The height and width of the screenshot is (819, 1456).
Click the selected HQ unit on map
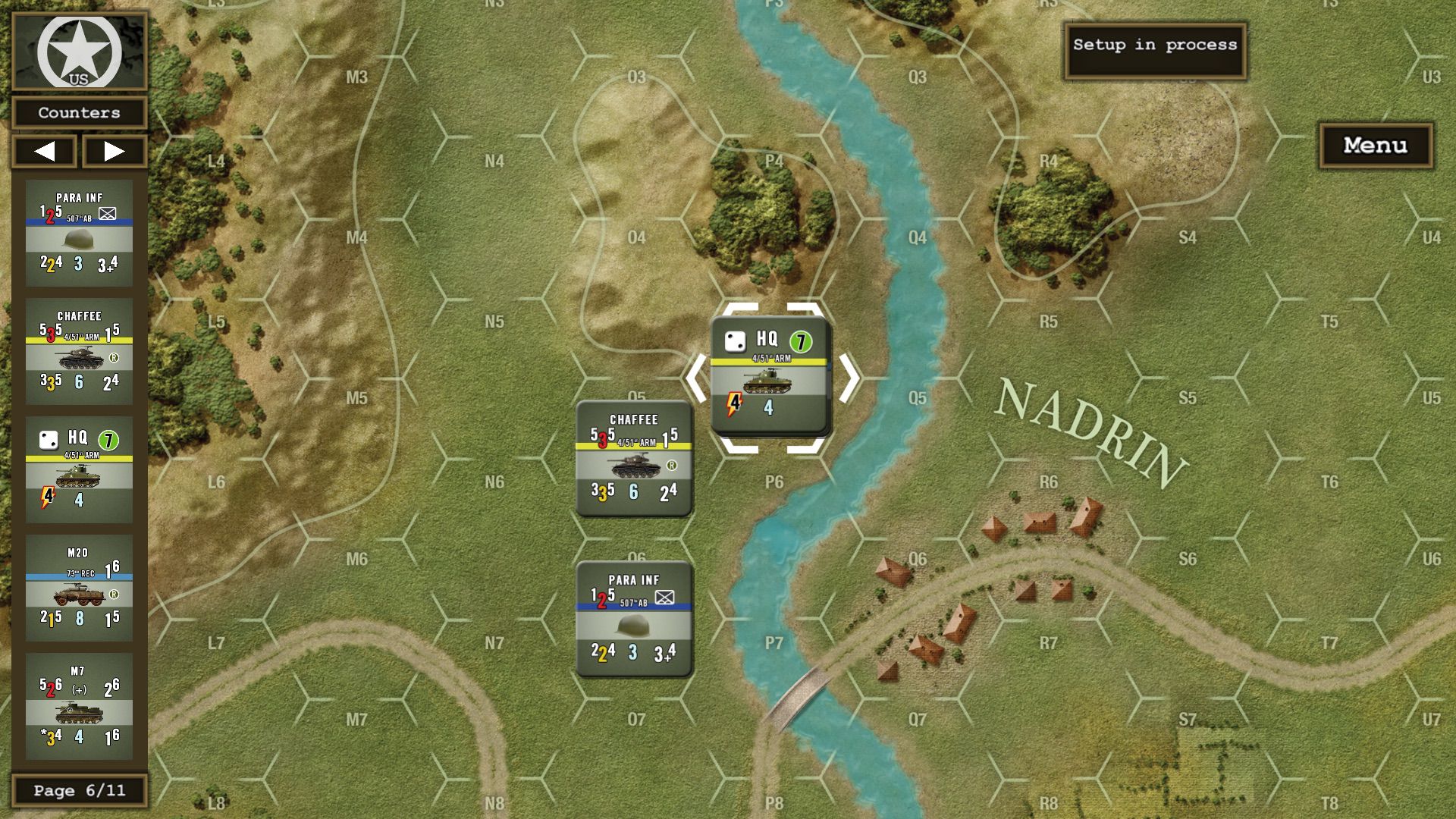[769, 375]
